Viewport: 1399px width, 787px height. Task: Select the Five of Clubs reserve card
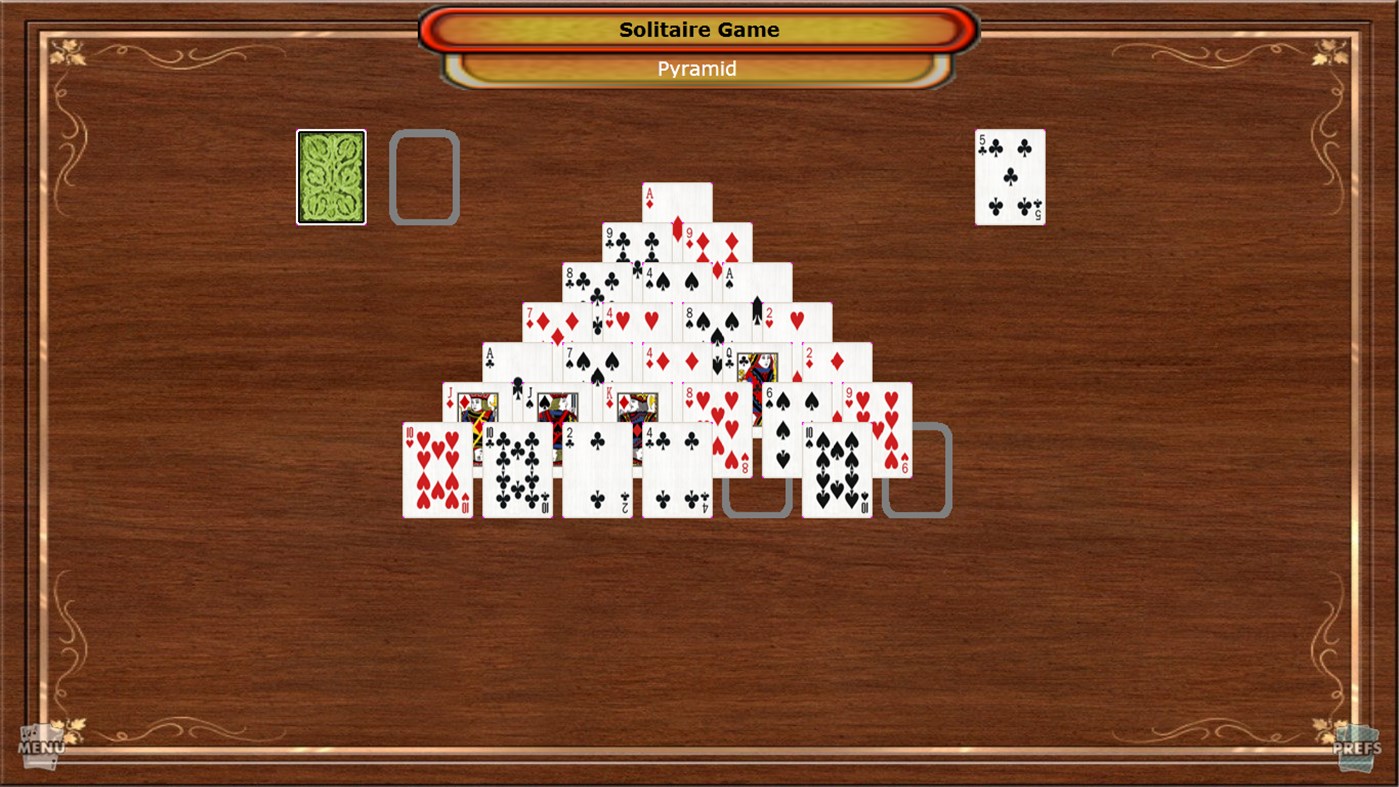[x=1009, y=176]
